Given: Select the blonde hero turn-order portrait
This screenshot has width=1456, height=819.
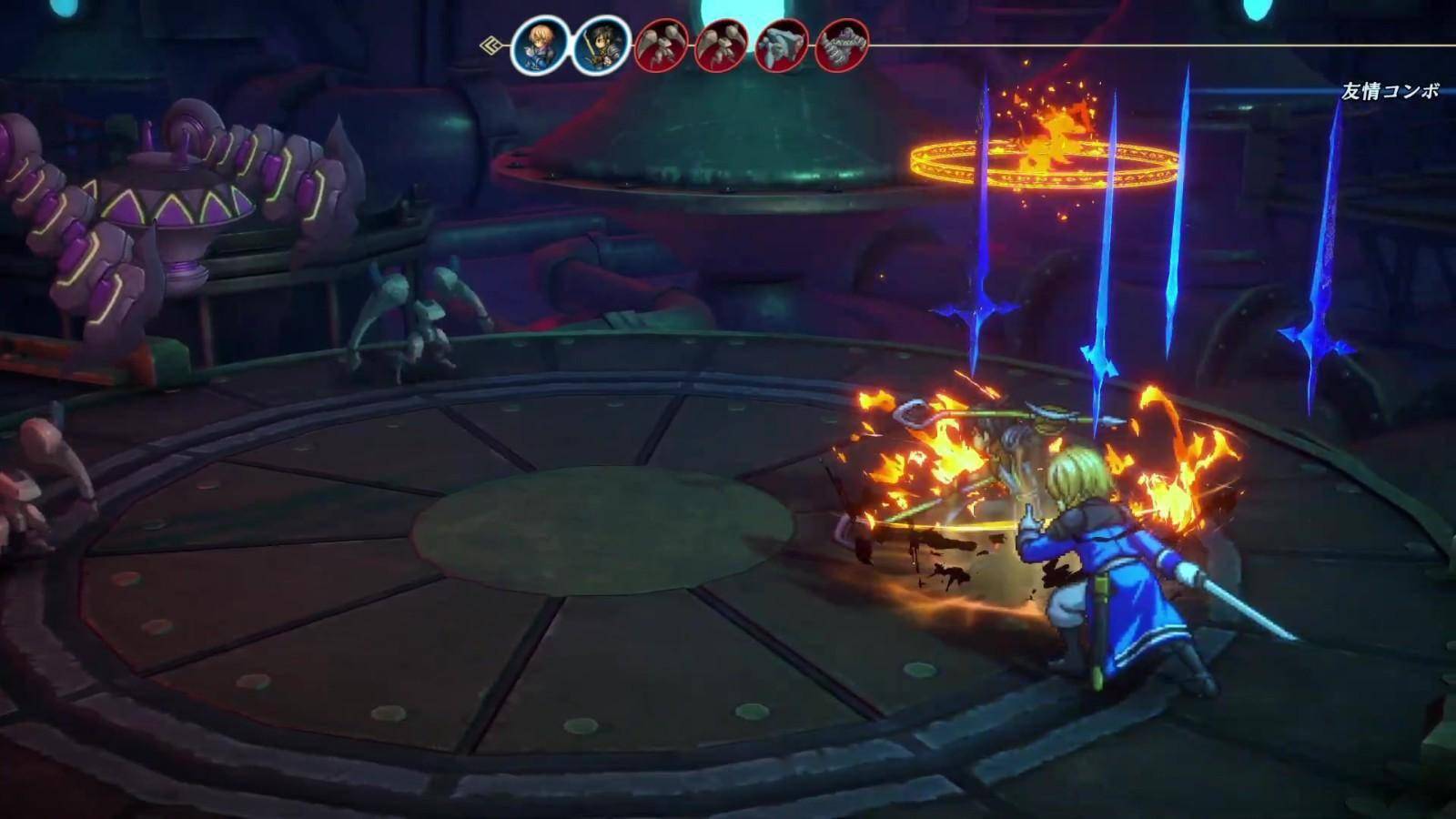Looking at the screenshot, I should click(540, 45).
